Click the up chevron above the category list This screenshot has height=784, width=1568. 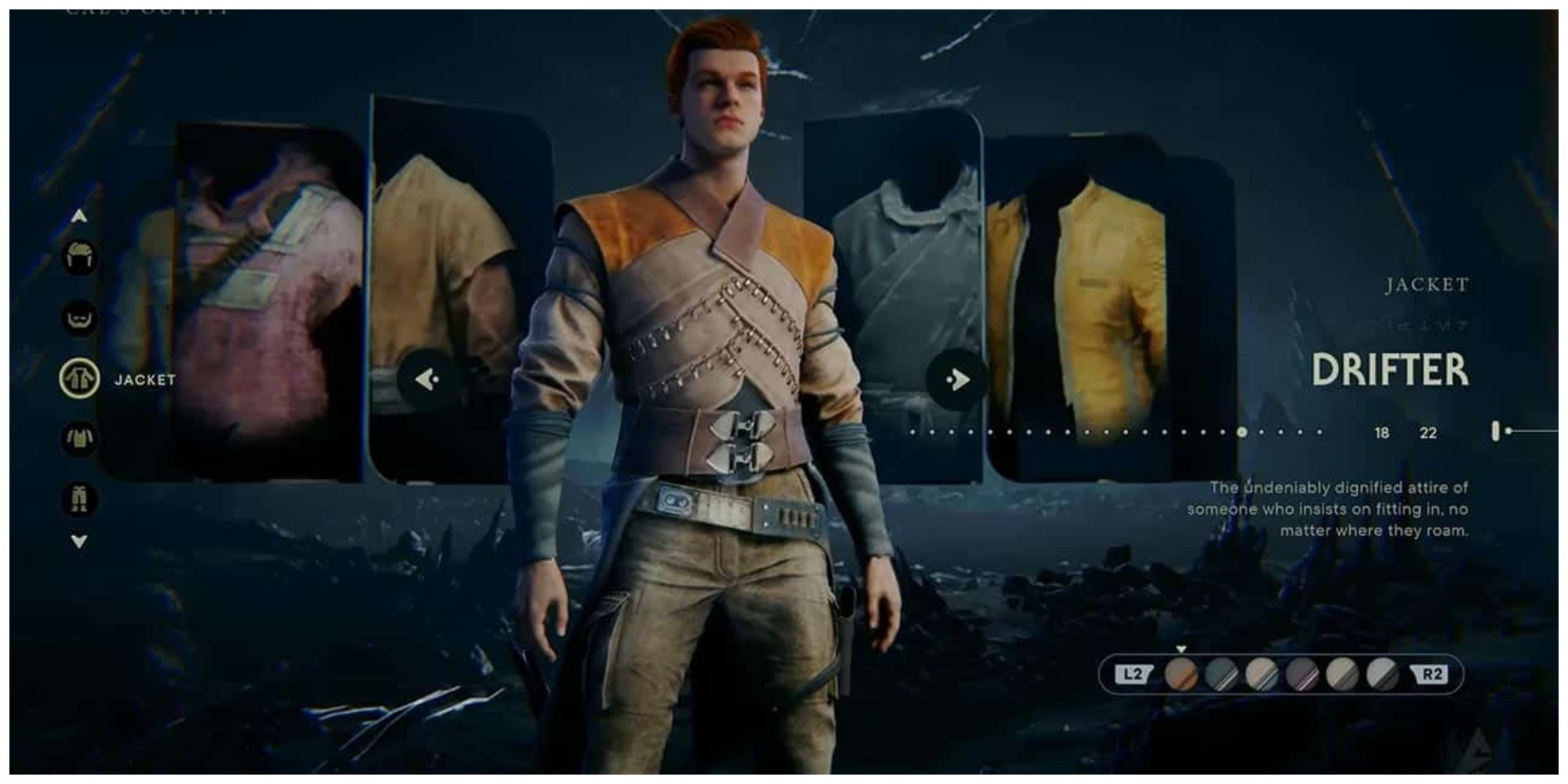pos(79,216)
